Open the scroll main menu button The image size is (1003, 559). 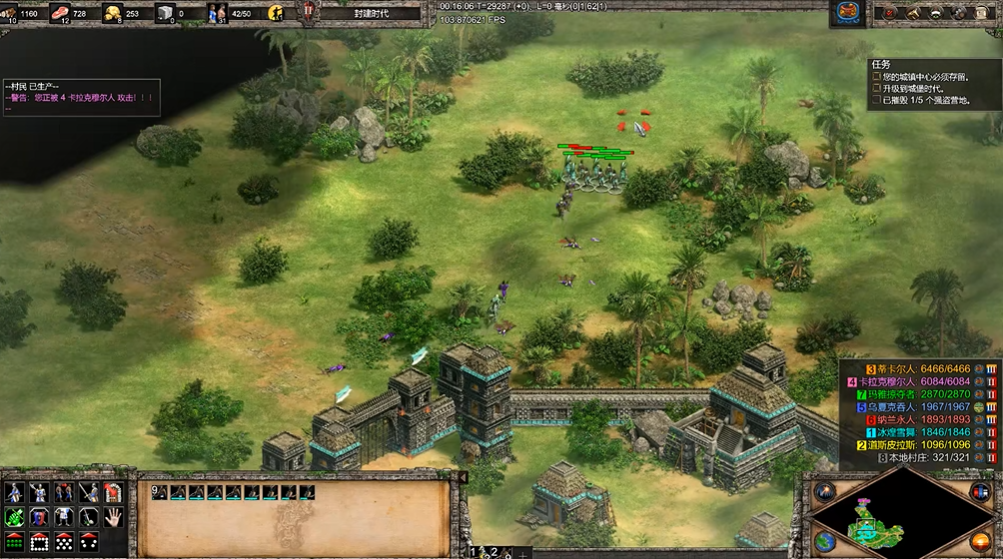point(982,13)
